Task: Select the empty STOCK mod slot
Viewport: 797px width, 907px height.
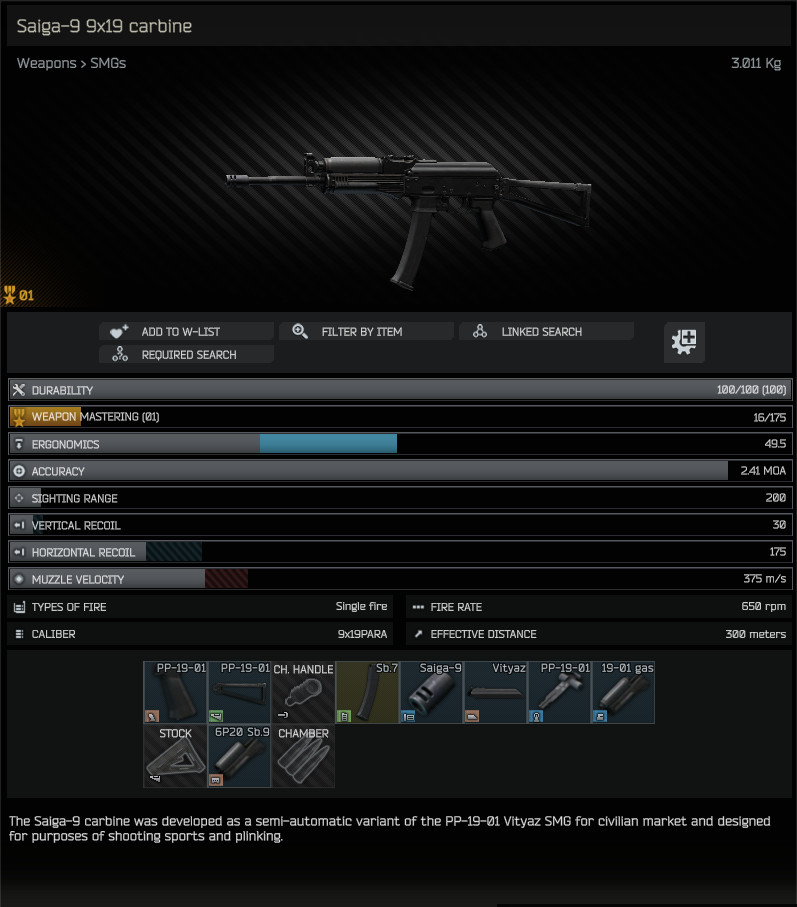Action: [175, 756]
